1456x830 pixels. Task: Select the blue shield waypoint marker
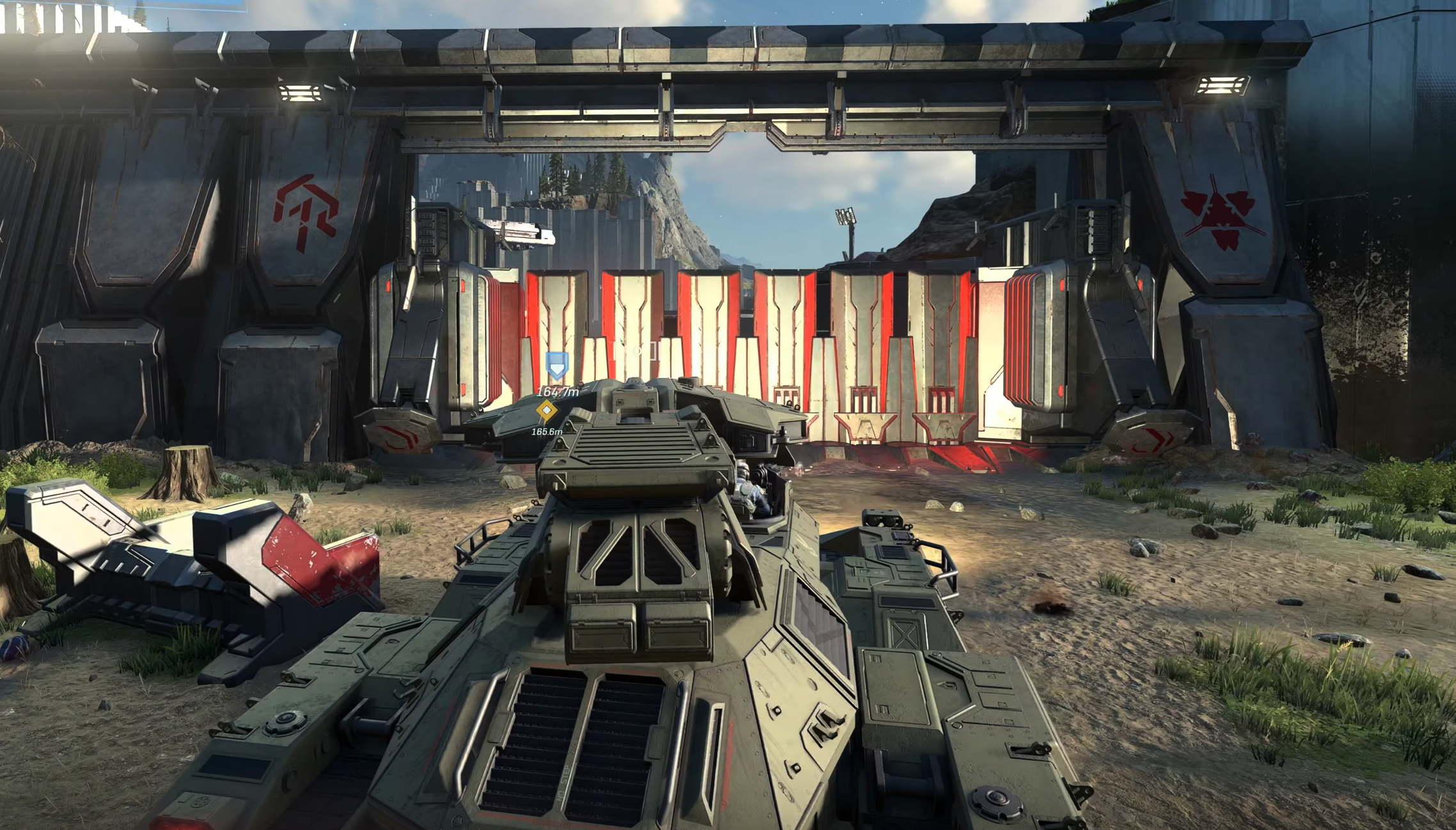(x=557, y=366)
